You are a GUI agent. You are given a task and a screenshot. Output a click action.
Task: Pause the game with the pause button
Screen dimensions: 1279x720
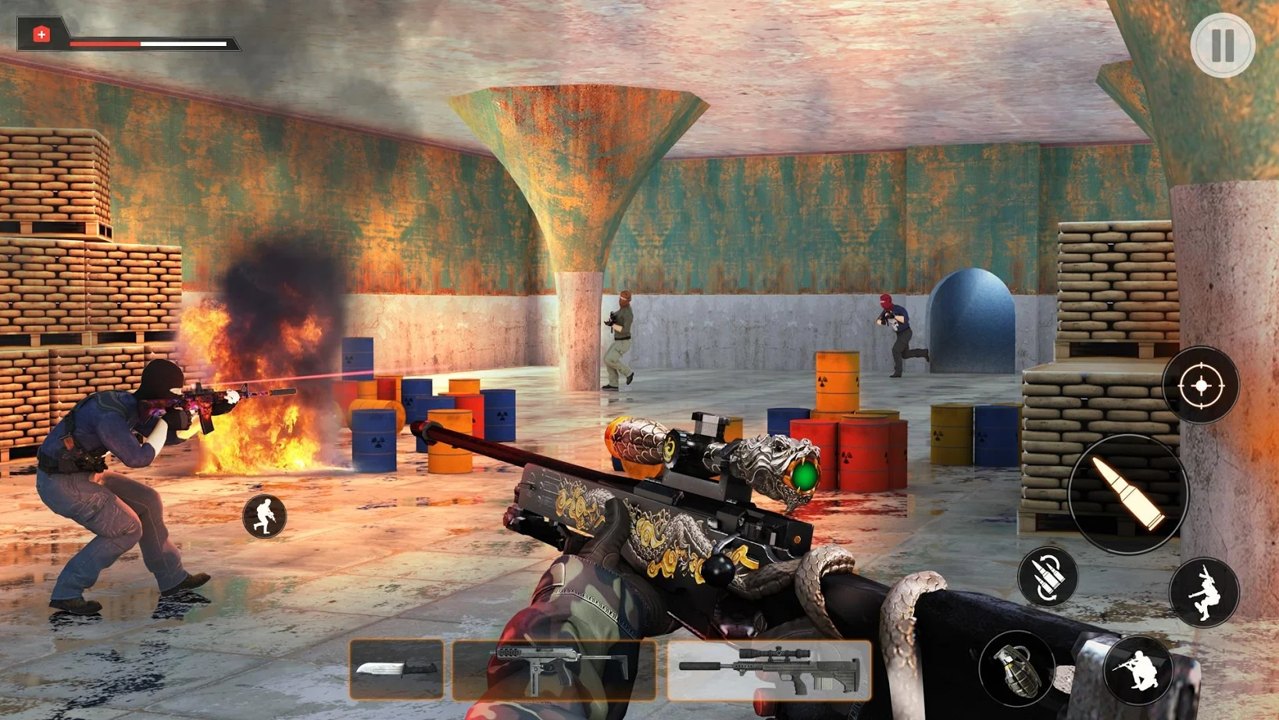pos(1222,45)
